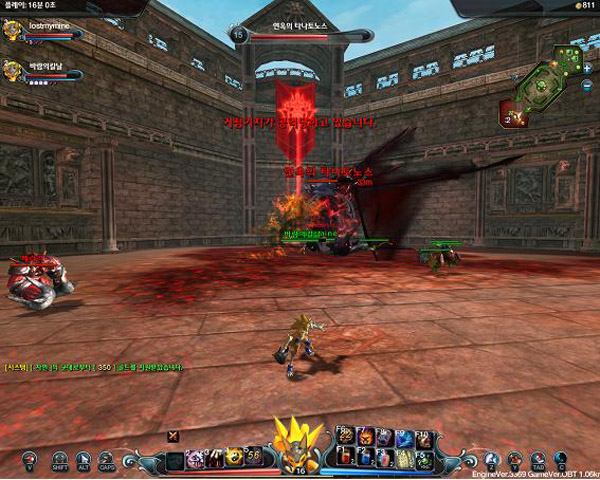This screenshot has width=600, height=480.
Task: Click the TAB round button
Action: click(x=538, y=459)
